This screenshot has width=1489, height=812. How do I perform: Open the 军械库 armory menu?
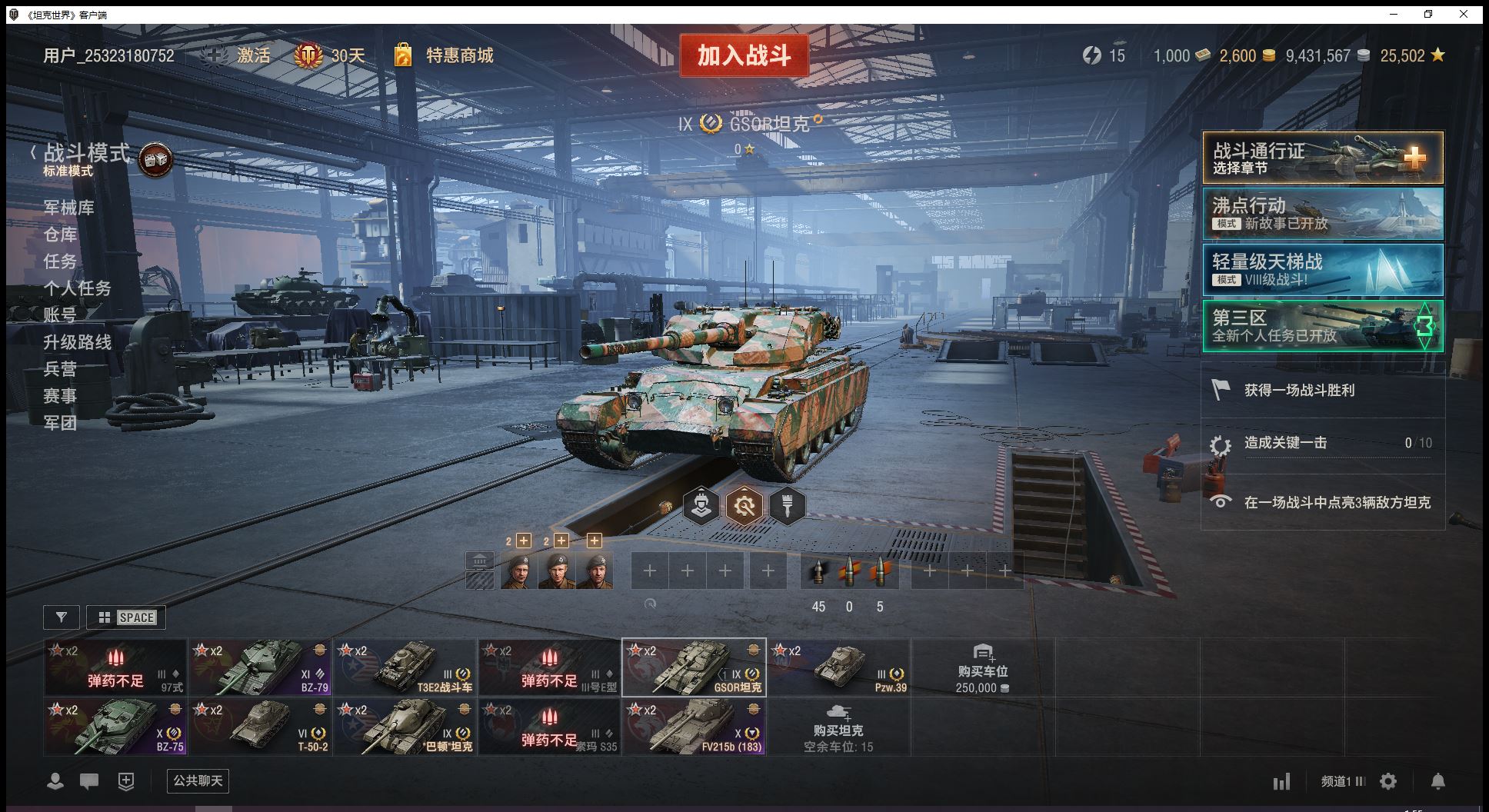[68, 208]
